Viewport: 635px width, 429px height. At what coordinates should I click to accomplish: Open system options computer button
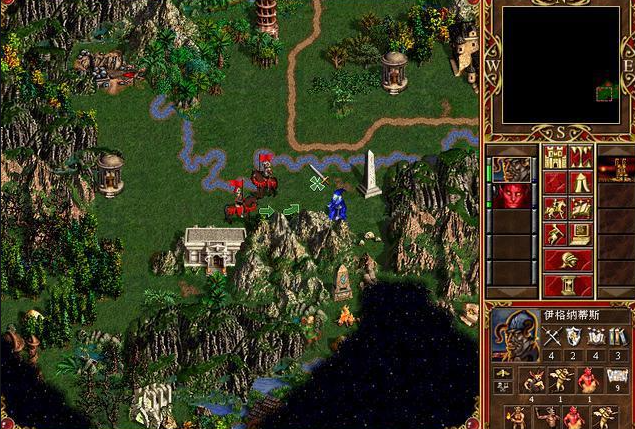(x=581, y=235)
